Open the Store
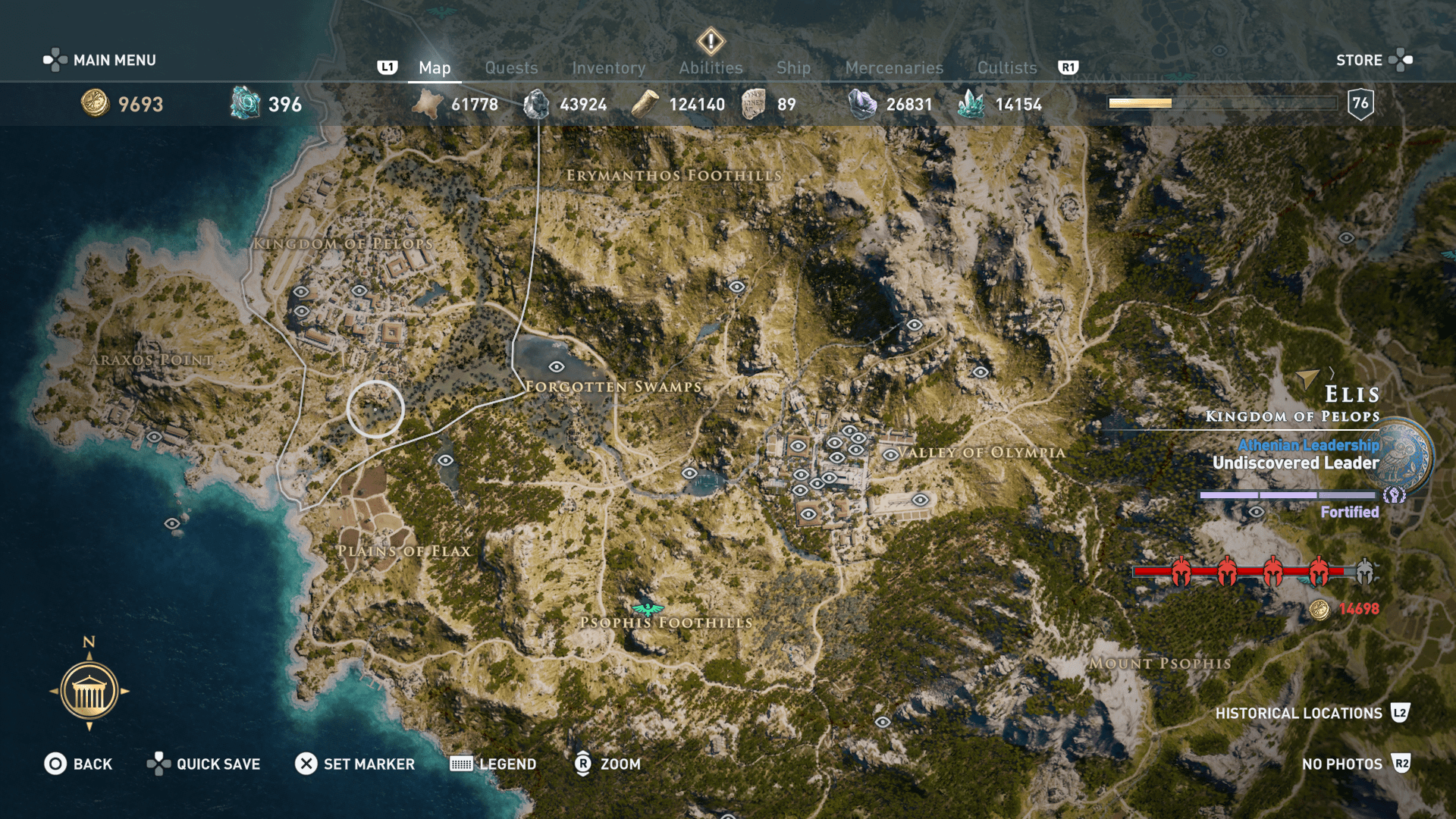The width and height of the screenshot is (1456, 819). [x=1360, y=60]
